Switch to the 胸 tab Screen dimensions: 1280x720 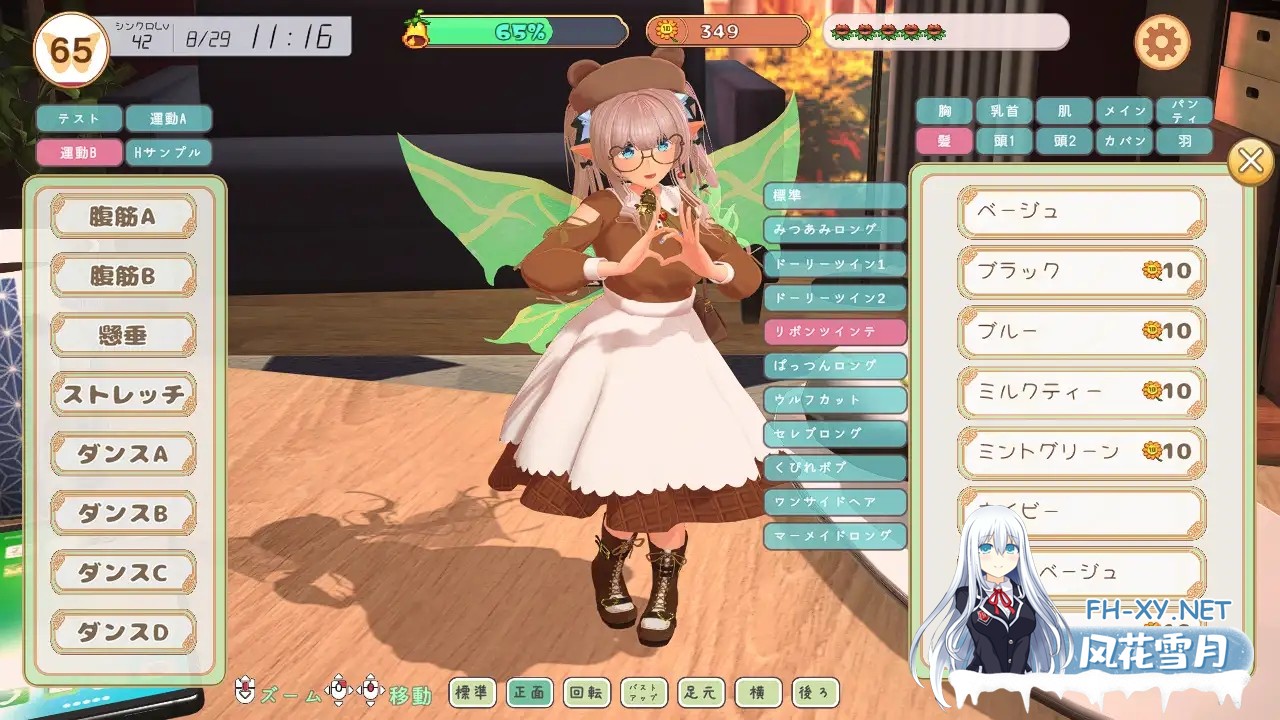pos(943,111)
